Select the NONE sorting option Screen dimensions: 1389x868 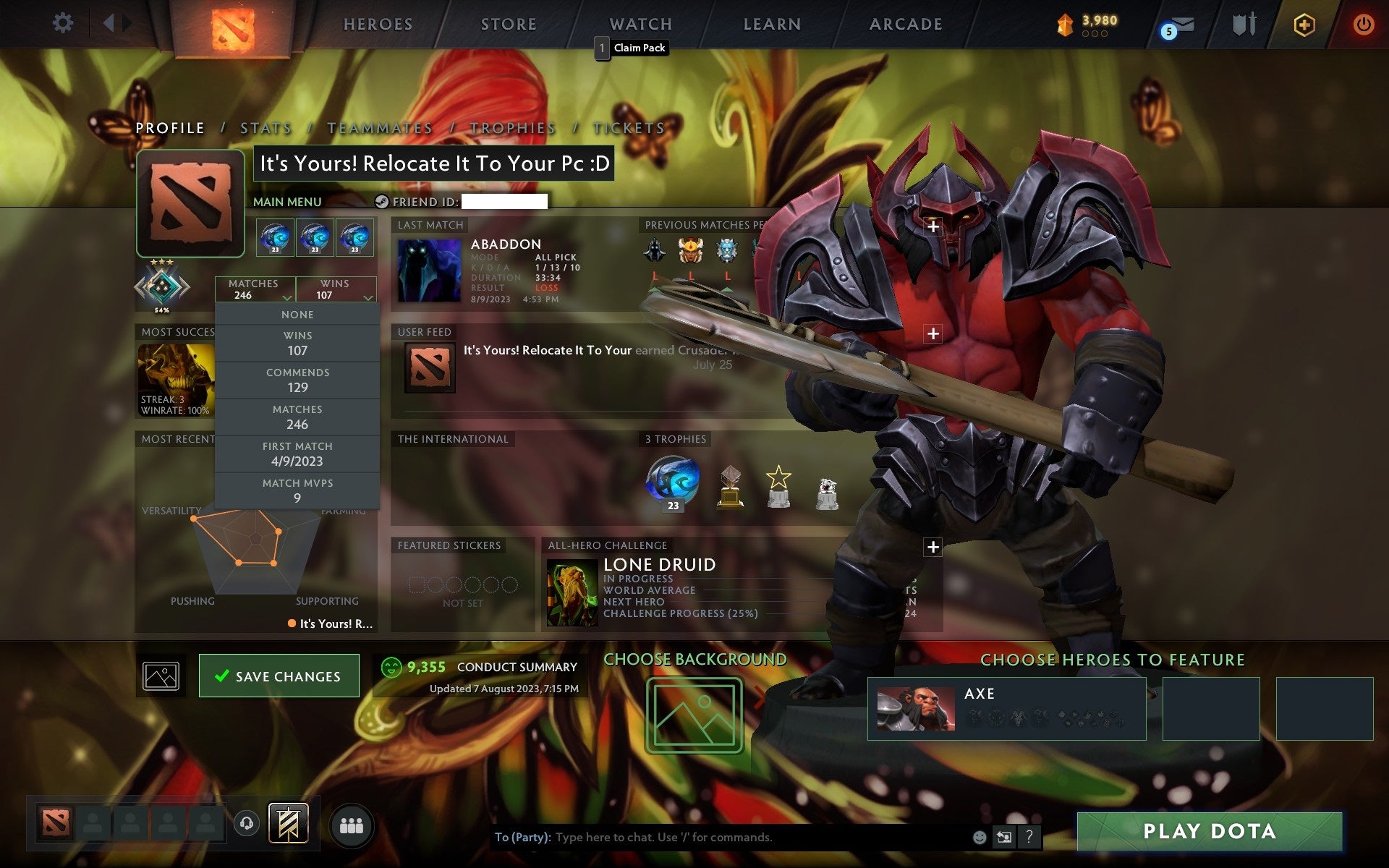click(x=297, y=314)
